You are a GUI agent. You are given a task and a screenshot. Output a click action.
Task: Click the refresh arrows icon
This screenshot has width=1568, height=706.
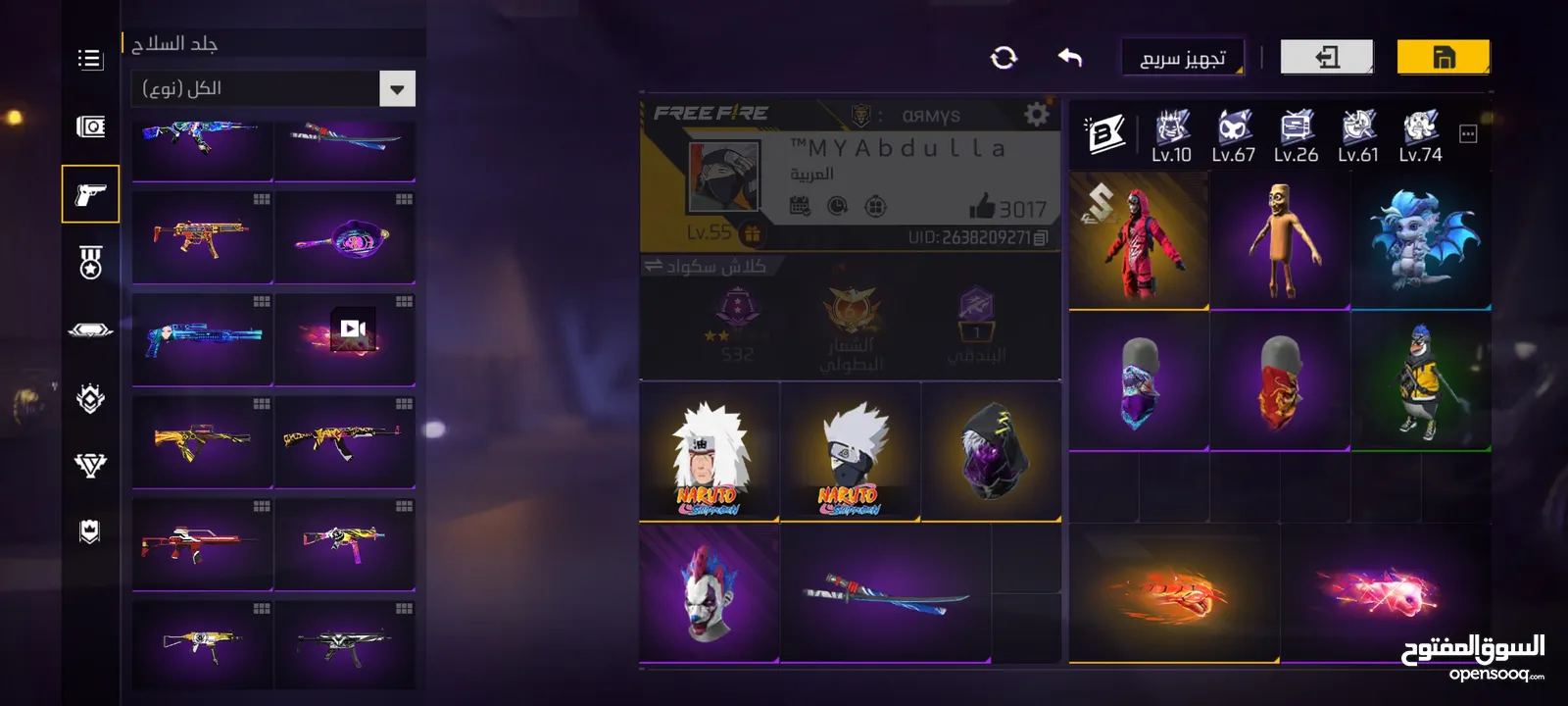(x=1004, y=58)
